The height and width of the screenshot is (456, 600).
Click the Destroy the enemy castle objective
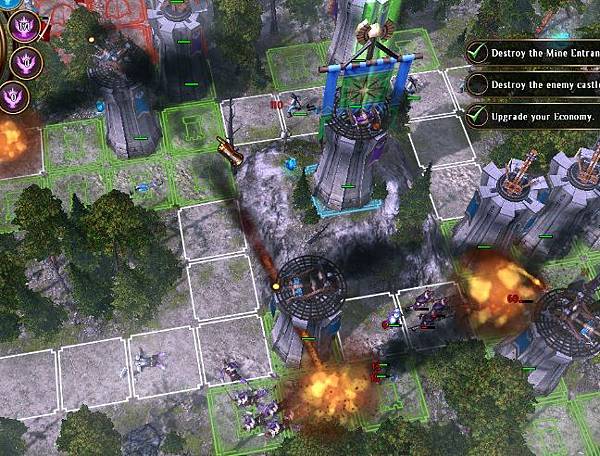tap(536, 84)
